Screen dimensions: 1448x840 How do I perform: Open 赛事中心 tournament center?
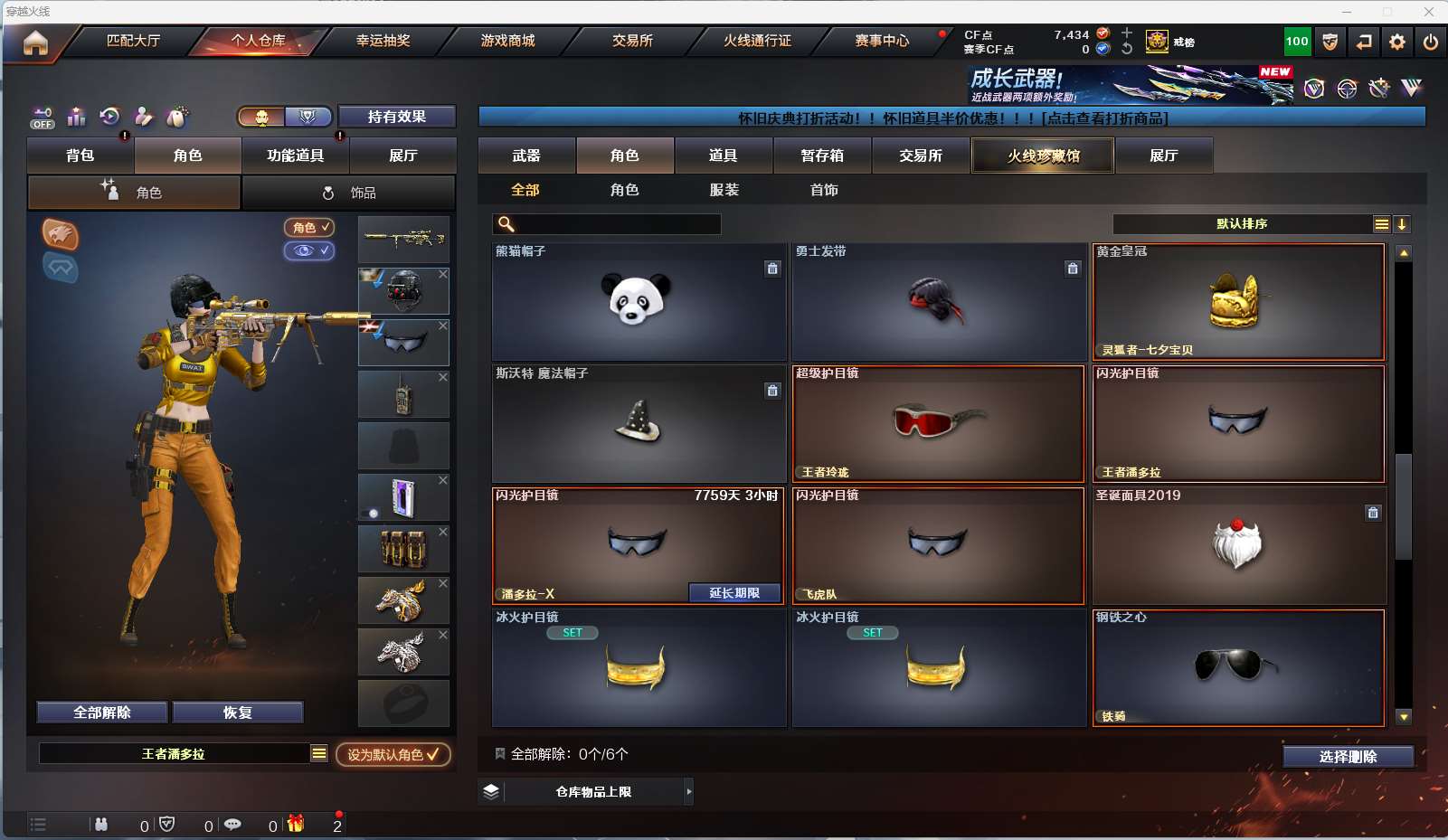pyautogui.click(x=882, y=41)
